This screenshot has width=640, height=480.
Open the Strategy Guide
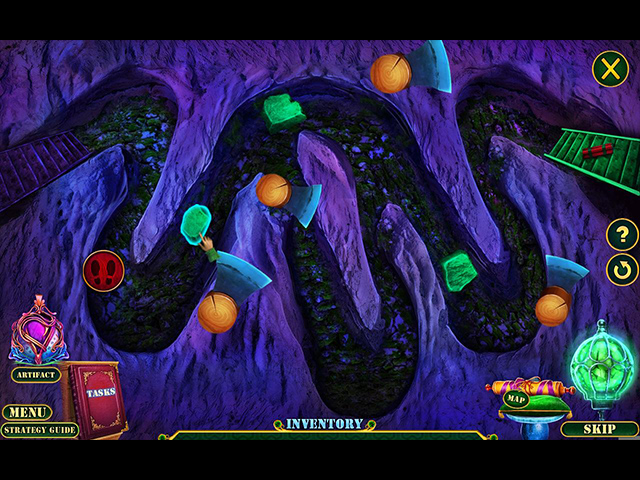(39, 430)
